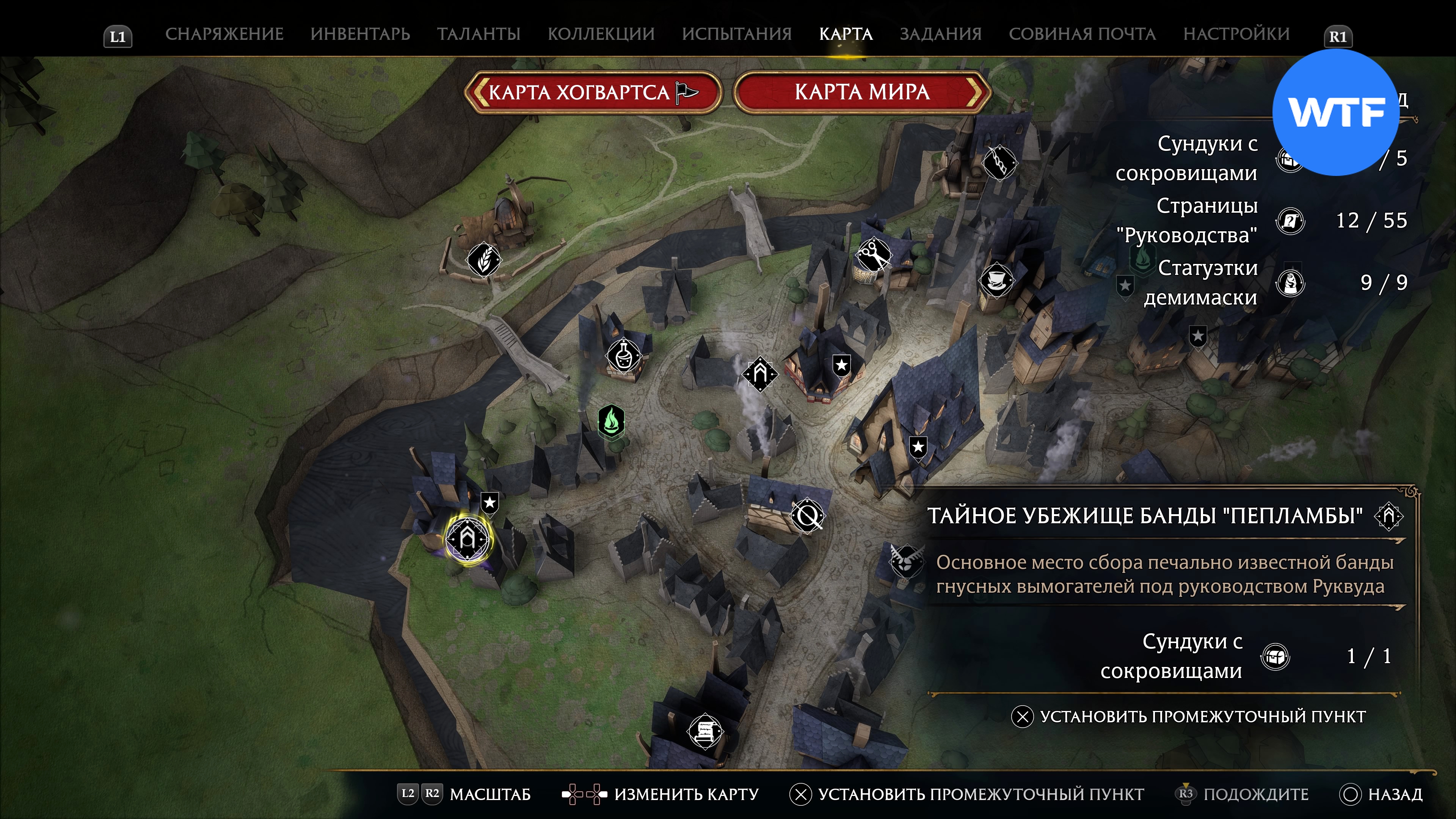
Task: Select the highlighted Ashwinder hideout marker
Action: point(468,538)
